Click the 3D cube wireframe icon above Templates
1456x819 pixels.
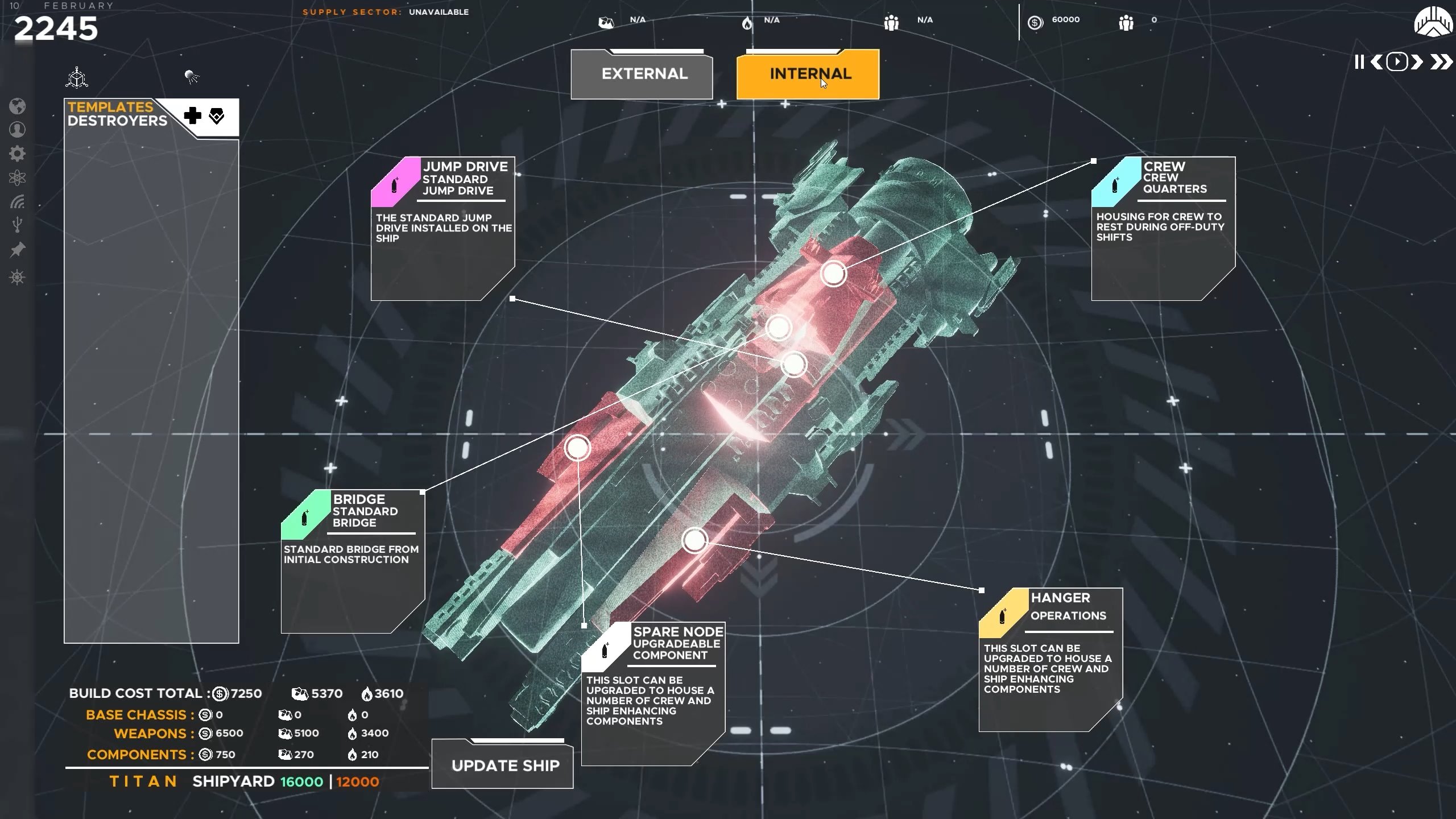[77, 77]
